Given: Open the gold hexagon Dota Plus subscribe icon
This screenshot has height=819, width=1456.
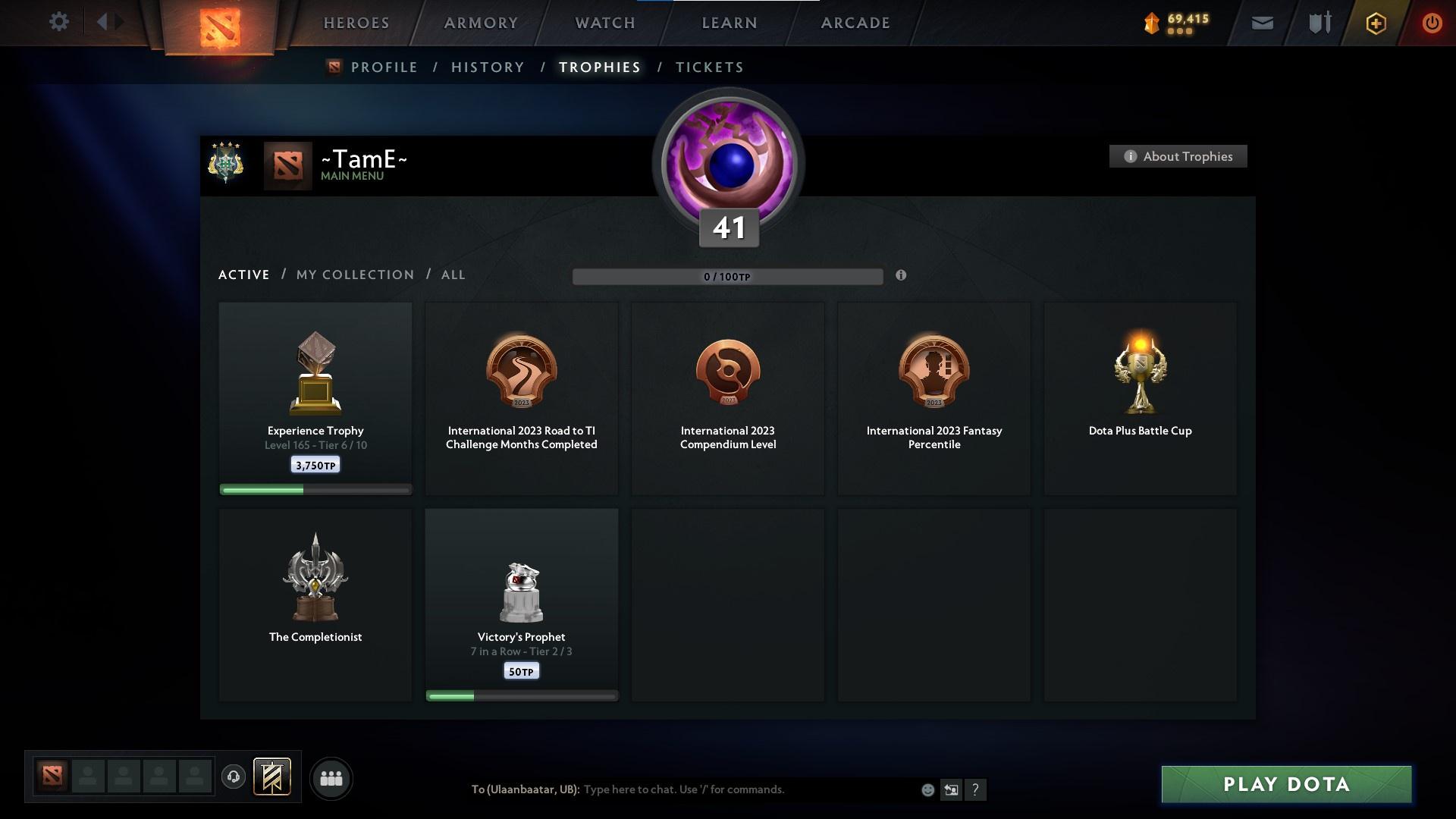Looking at the screenshot, I should 1375,23.
